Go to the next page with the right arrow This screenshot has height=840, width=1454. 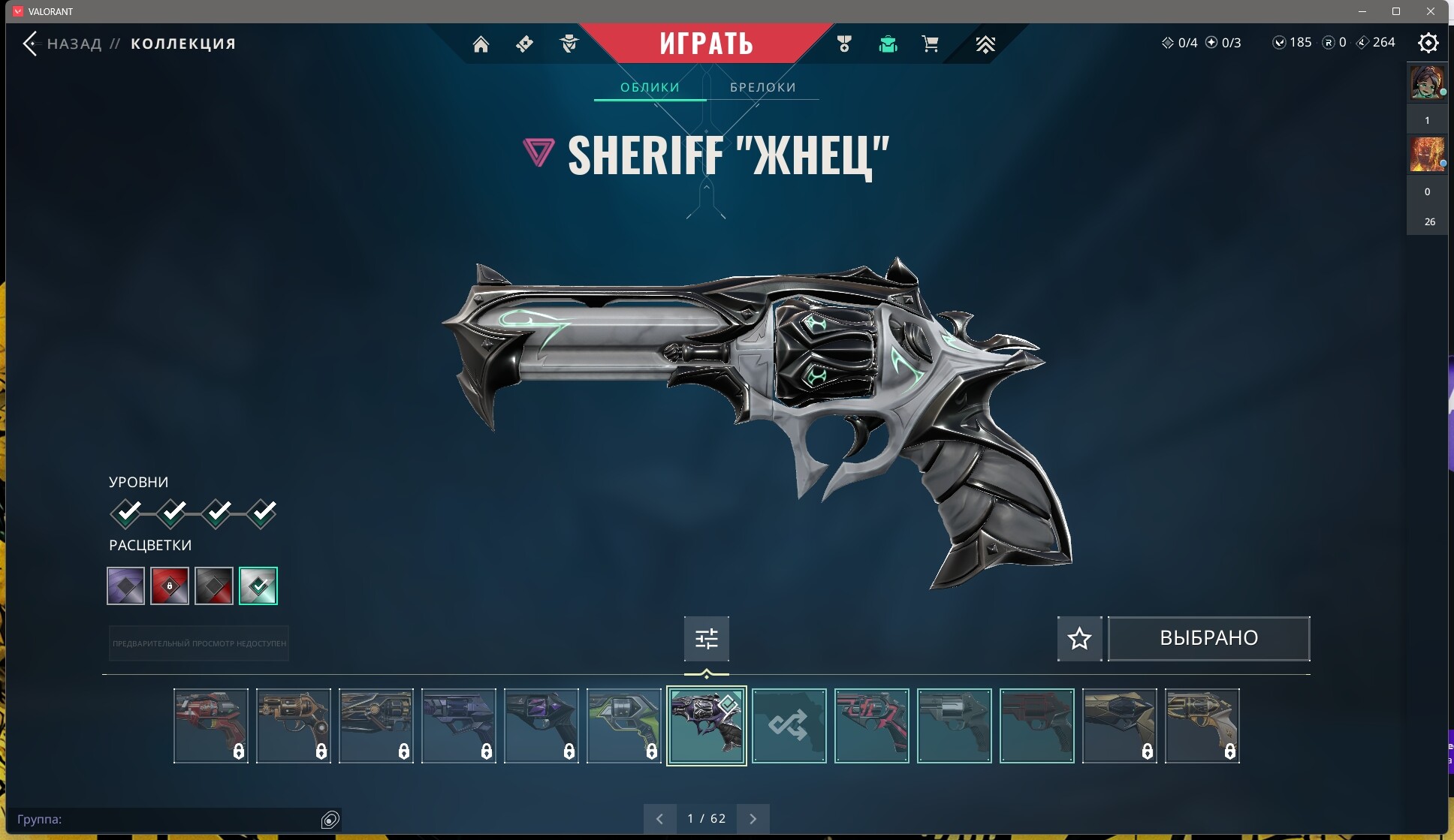click(754, 818)
